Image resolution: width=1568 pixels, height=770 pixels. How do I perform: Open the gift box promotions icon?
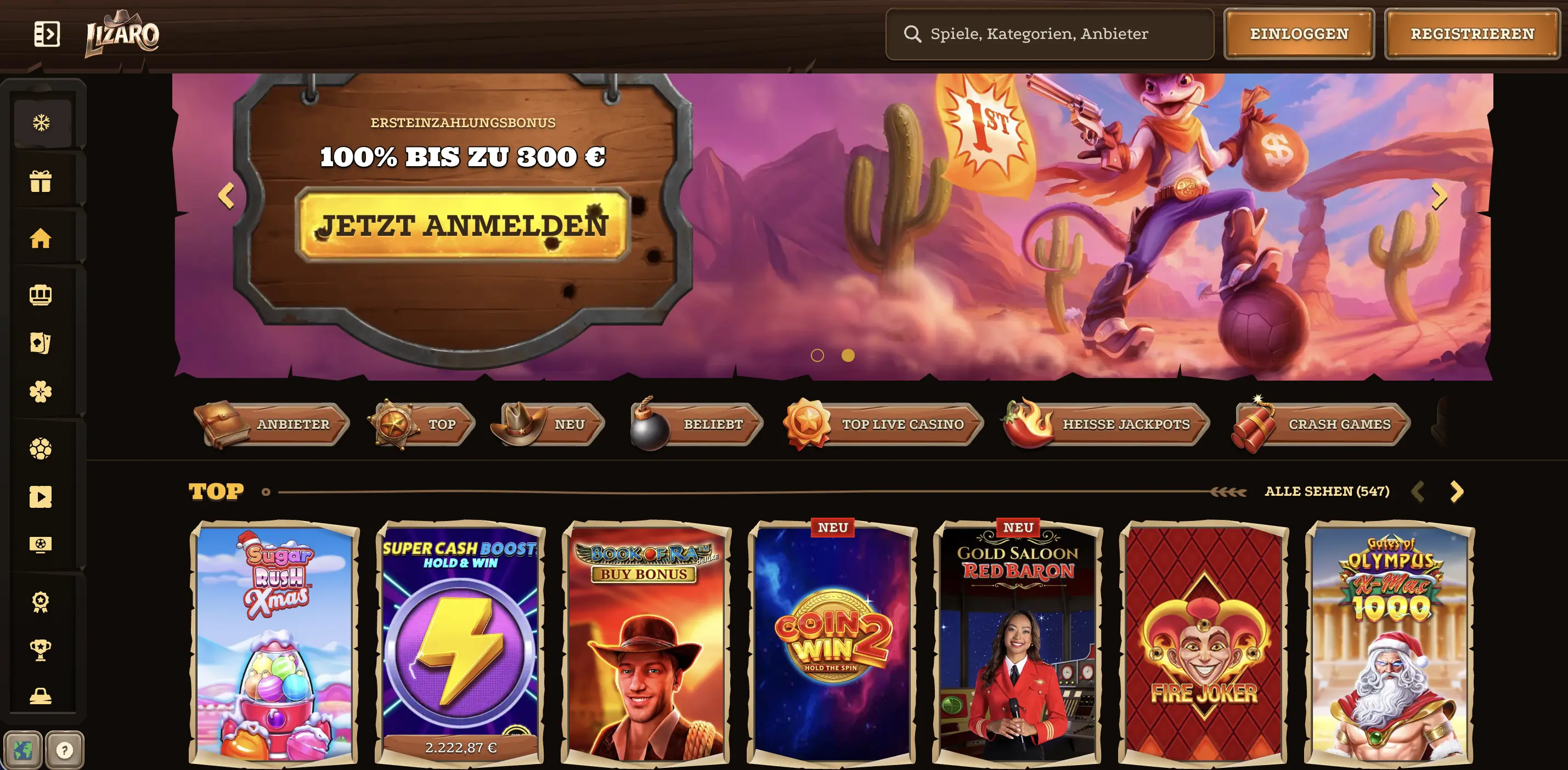pyautogui.click(x=41, y=182)
